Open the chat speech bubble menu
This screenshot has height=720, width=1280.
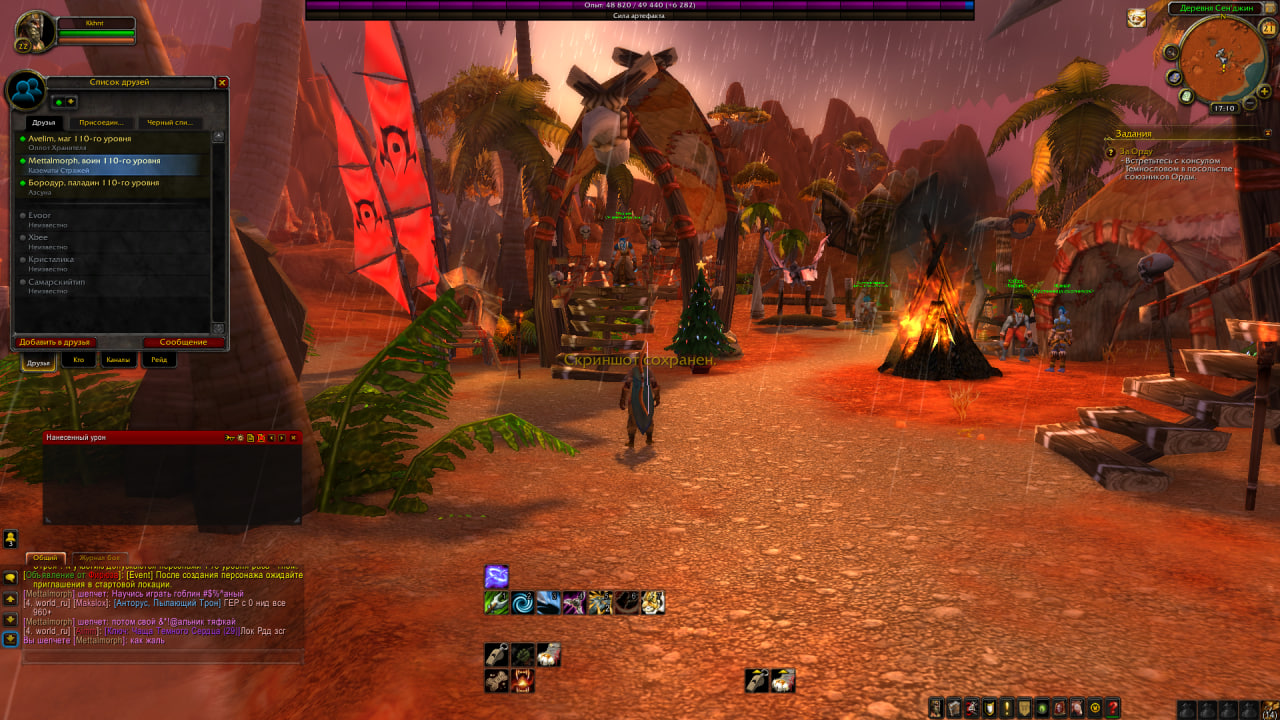[x=10, y=578]
